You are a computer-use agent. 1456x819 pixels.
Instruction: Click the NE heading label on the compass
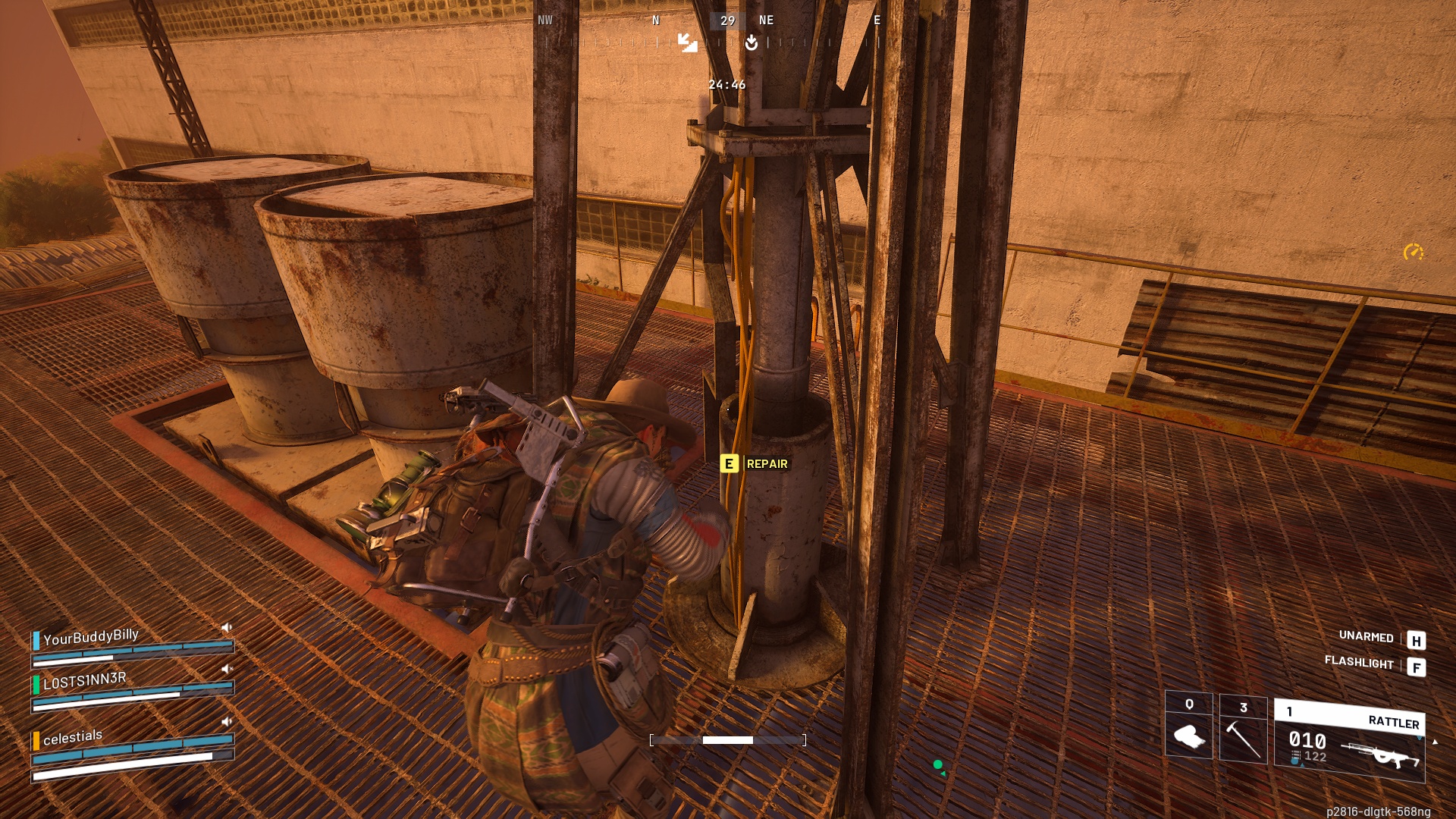[x=766, y=20]
